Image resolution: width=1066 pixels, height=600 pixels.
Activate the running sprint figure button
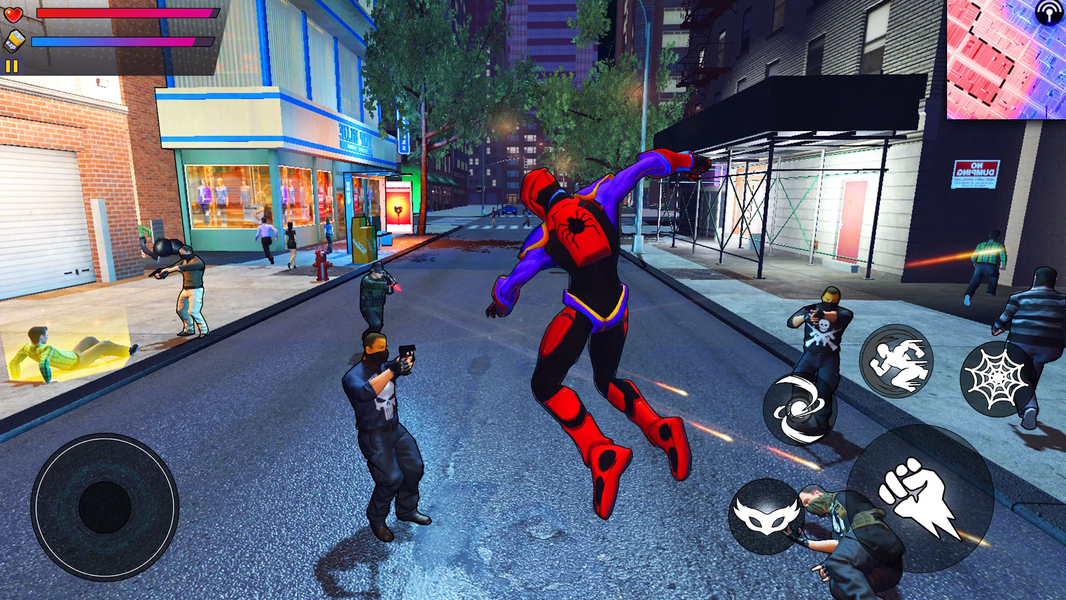tap(896, 361)
